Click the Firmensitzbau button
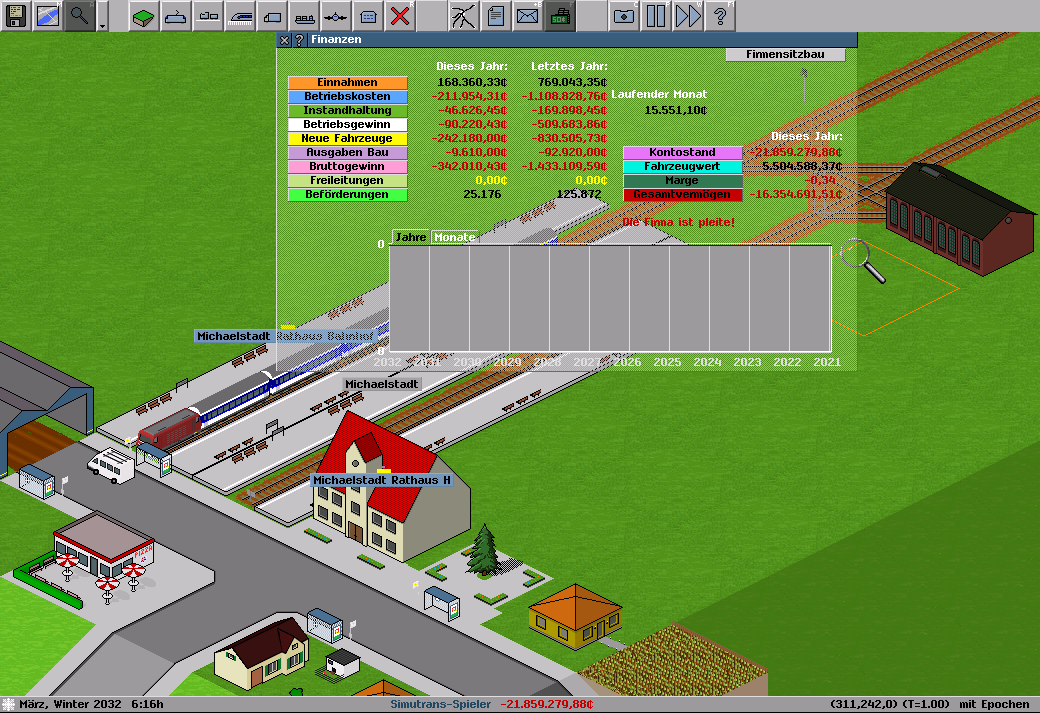1040x713 pixels. point(785,54)
